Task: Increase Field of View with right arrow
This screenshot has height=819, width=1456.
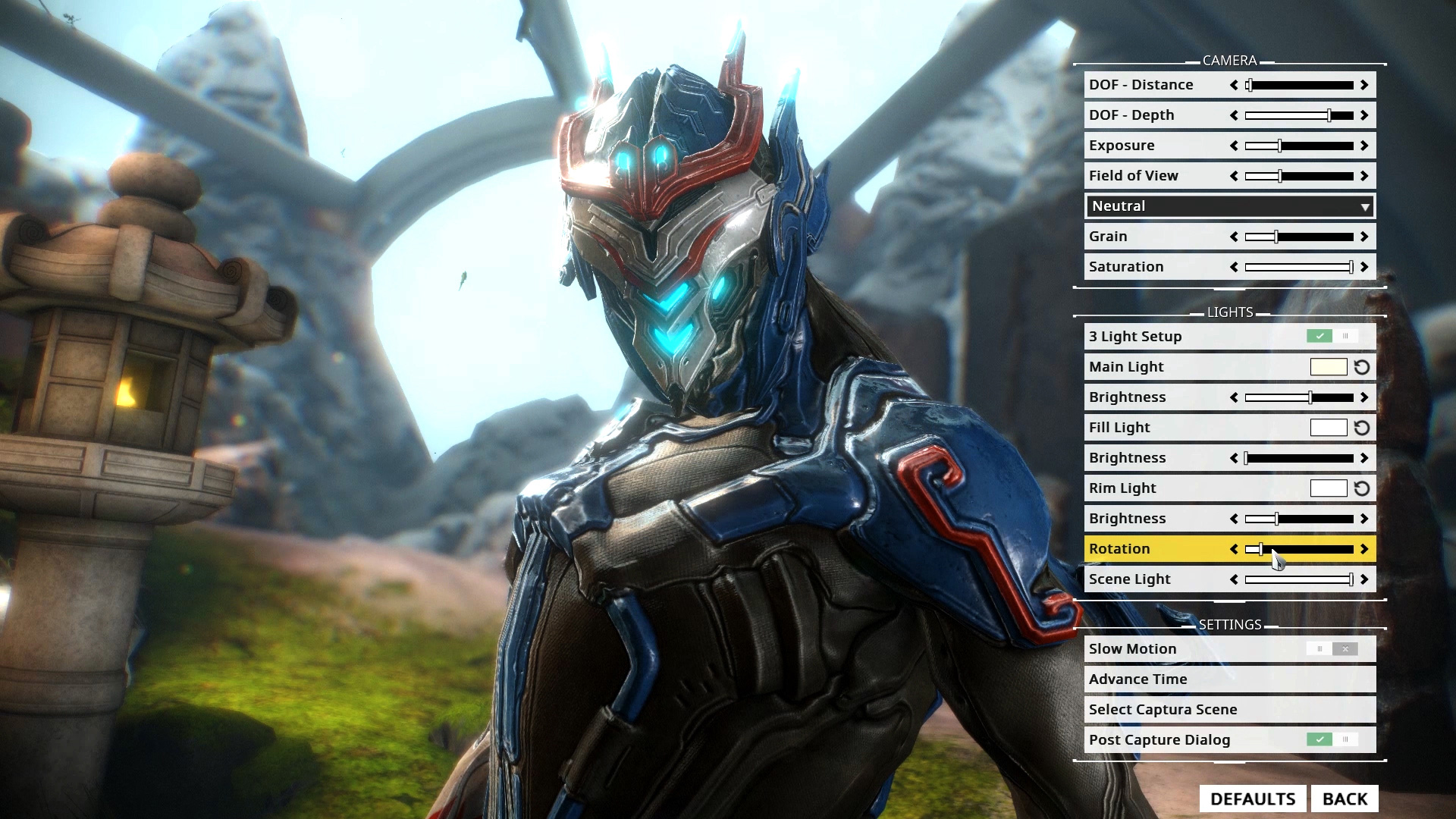Action: 1363,175
